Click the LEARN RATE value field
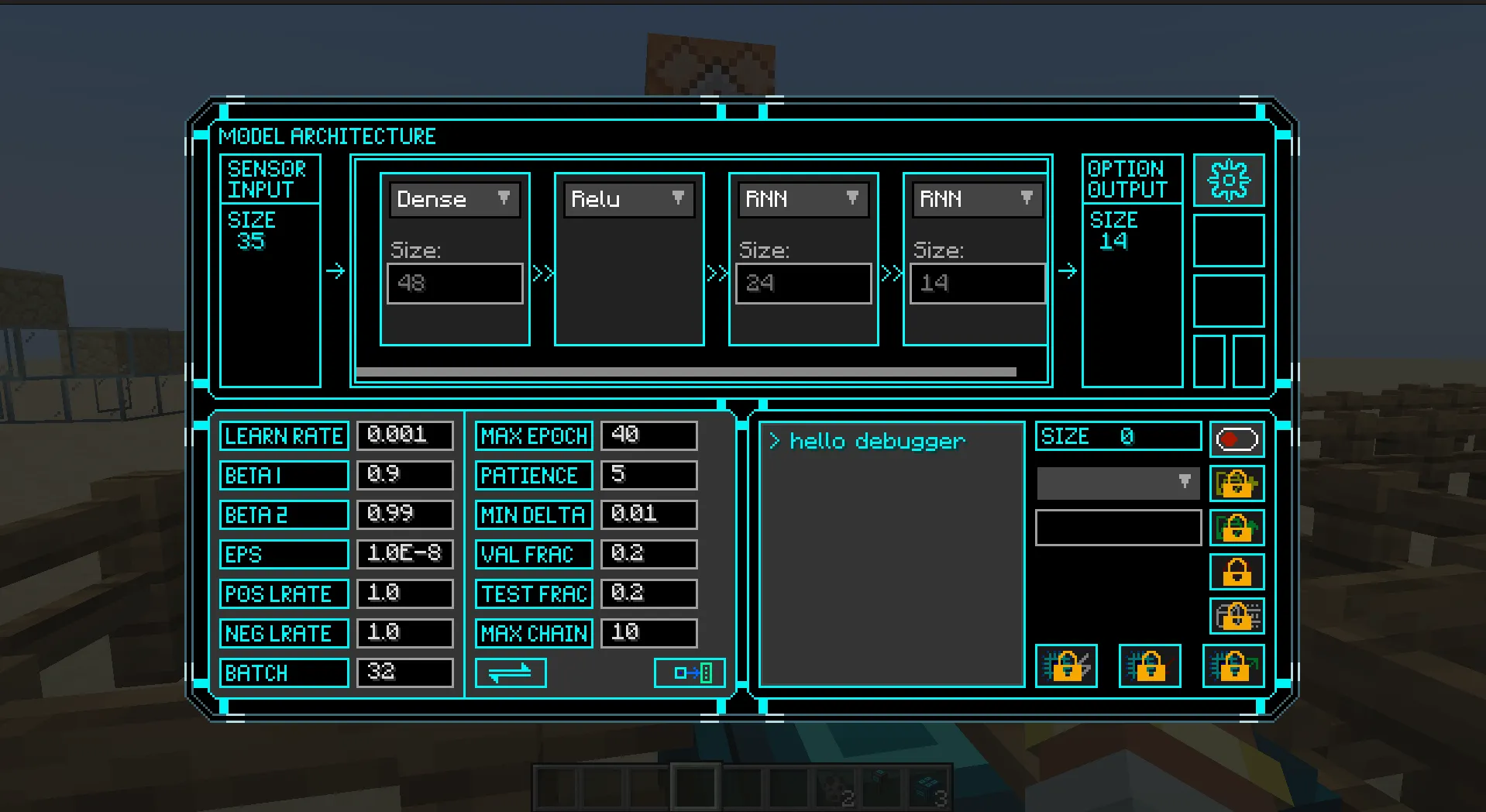 click(x=404, y=435)
